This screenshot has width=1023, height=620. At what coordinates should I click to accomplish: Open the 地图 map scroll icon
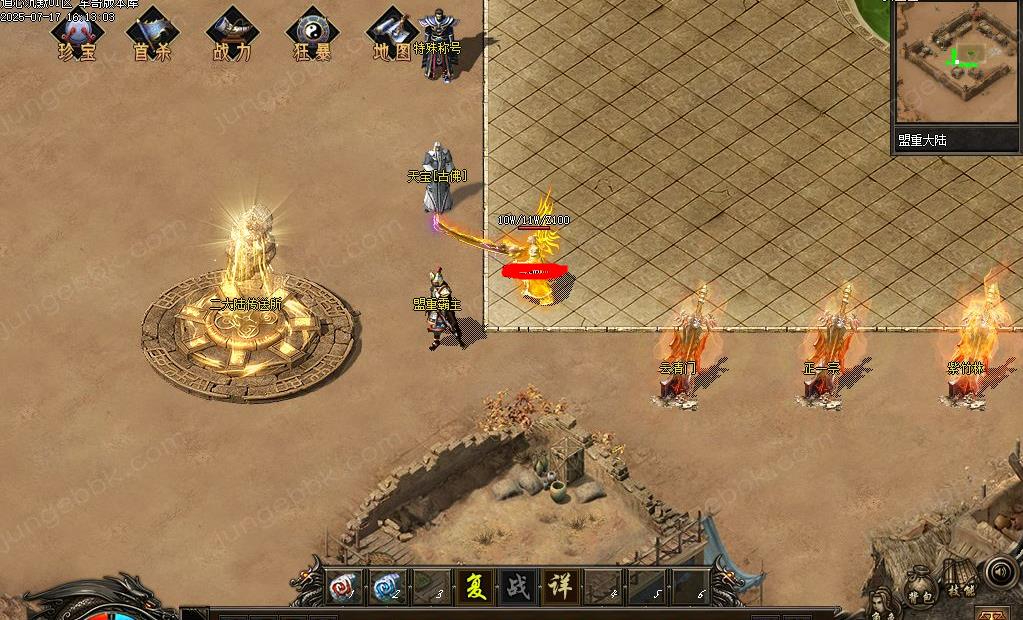click(x=392, y=35)
